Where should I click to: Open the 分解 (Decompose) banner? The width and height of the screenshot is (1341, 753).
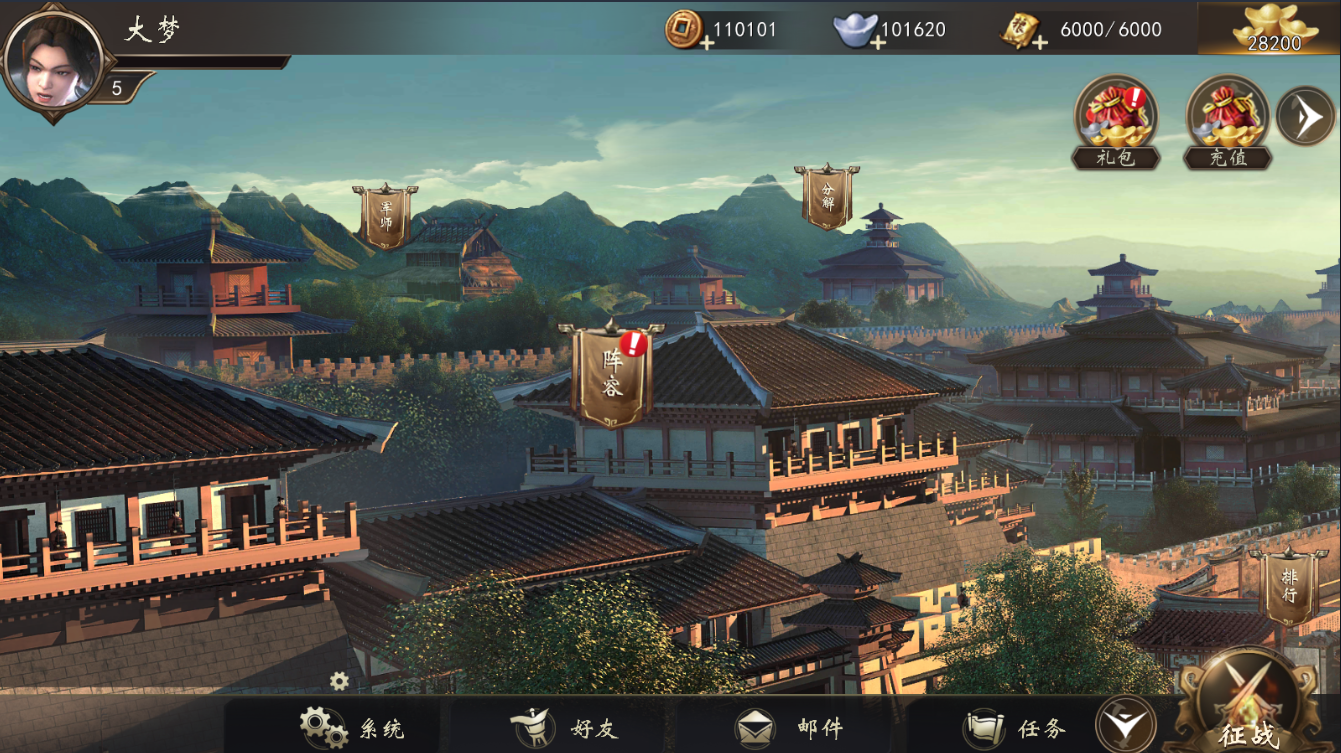coord(826,195)
